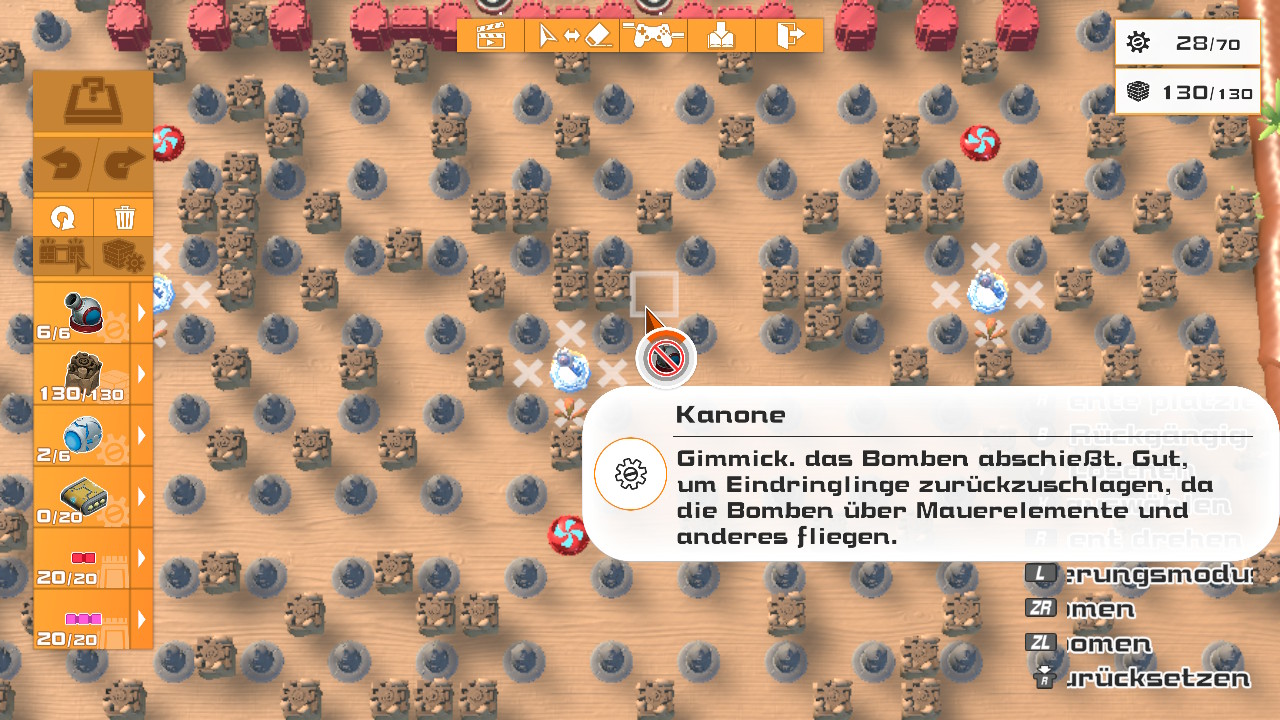Click the redo arrow button
This screenshot has width=1280, height=720.
(123, 165)
